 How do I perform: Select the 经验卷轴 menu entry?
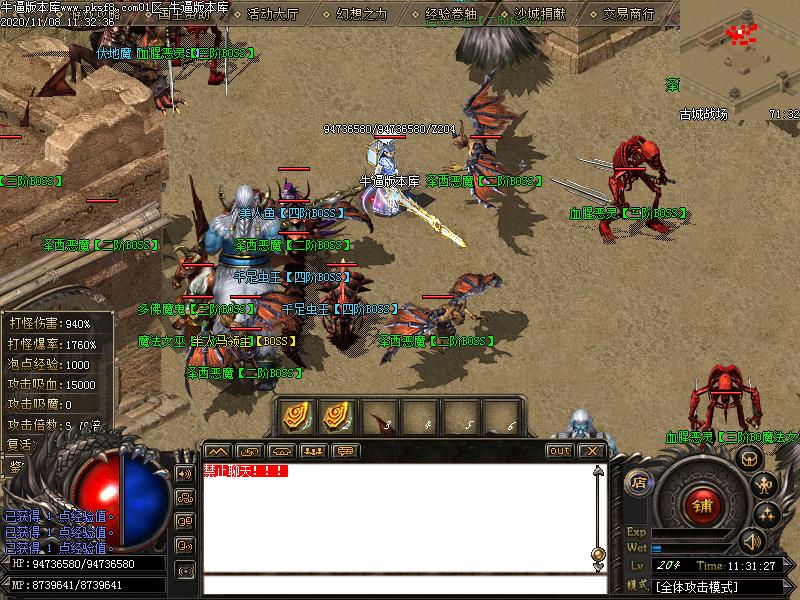(451, 15)
